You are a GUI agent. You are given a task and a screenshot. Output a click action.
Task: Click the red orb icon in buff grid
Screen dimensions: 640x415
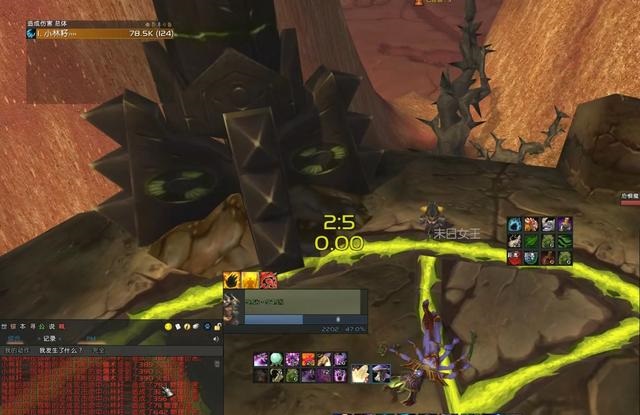coord(515,258)
